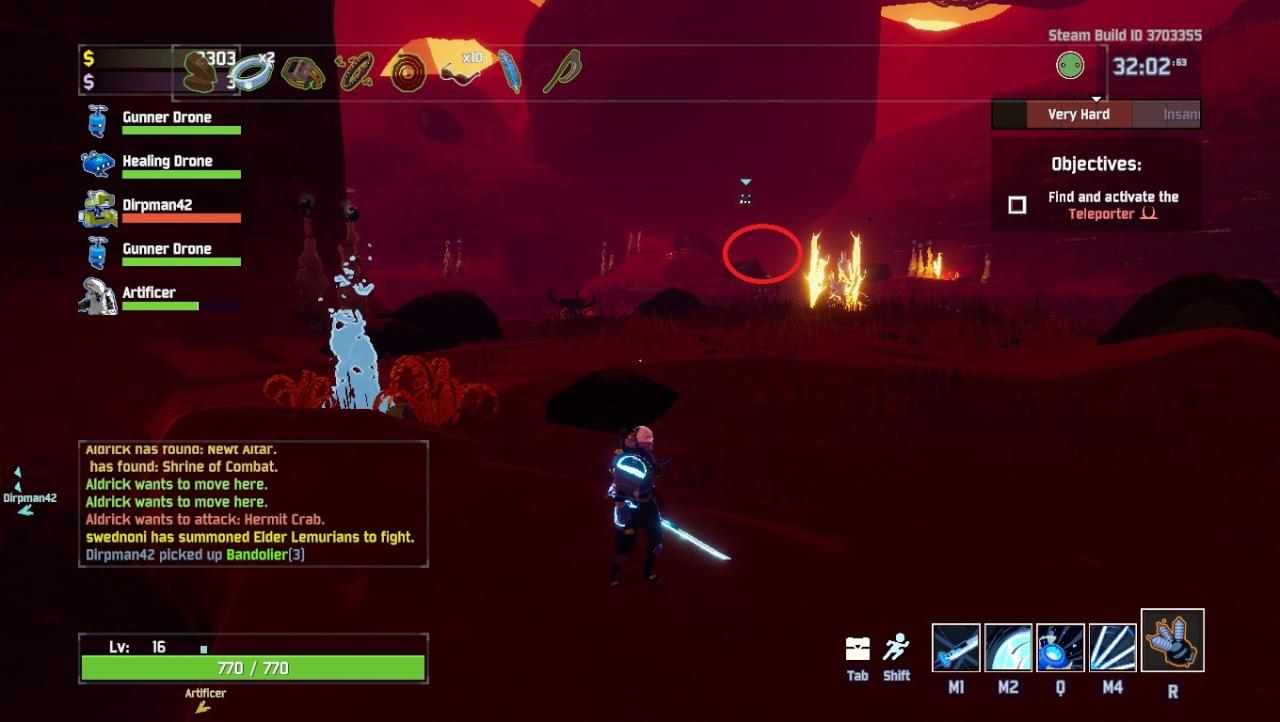Toggle the sprint running figure icon
The width and height of the screenshot is (1280, 722).
(896, 648)
